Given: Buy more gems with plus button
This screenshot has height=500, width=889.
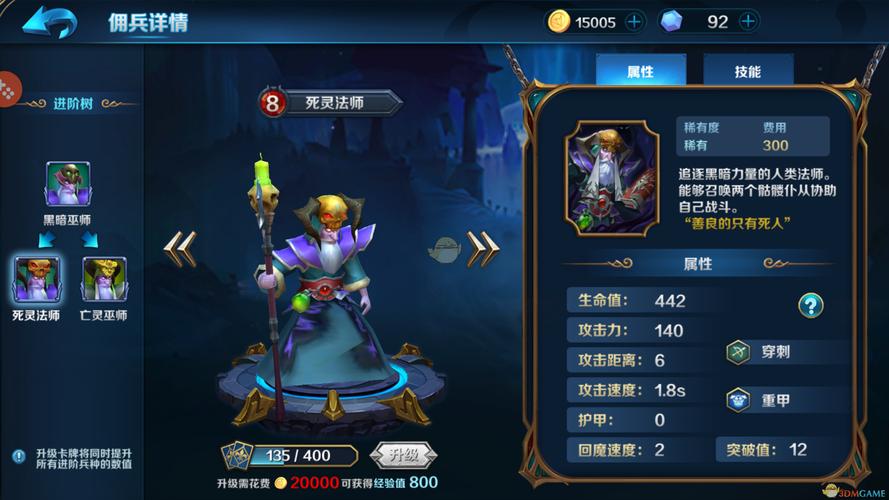Looking at the screenshot, I should [746, 22].
